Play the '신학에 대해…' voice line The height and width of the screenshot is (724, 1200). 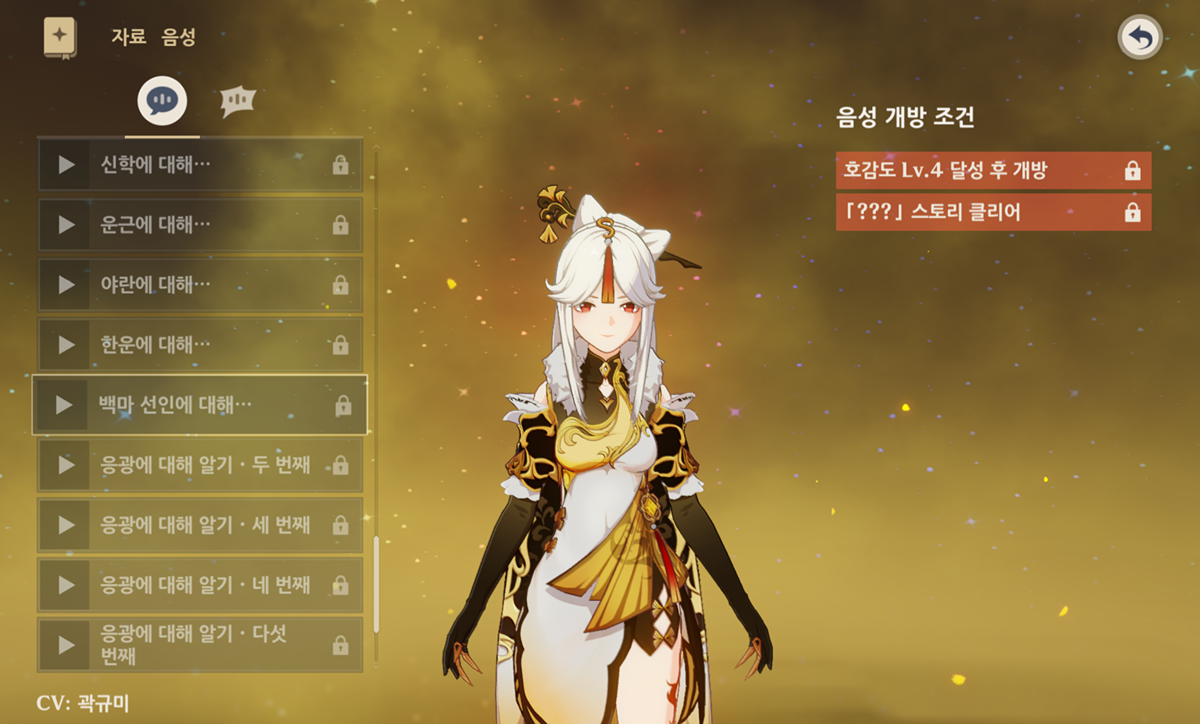67,164
